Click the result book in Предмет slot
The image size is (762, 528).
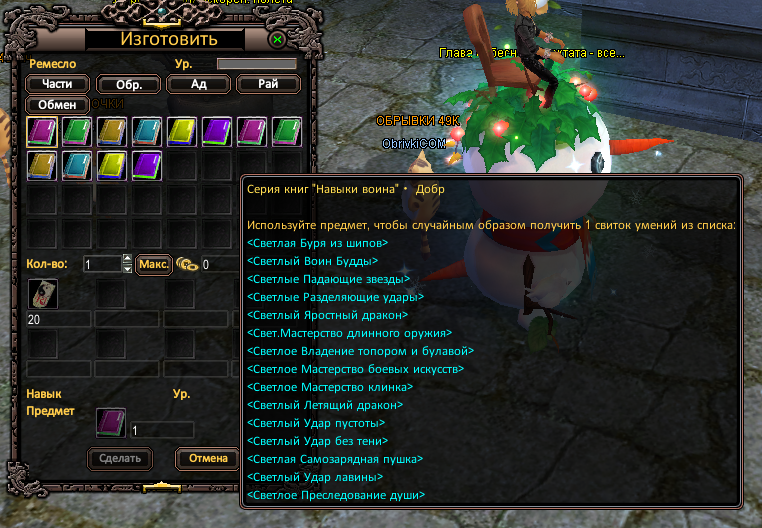click(111, 423)
